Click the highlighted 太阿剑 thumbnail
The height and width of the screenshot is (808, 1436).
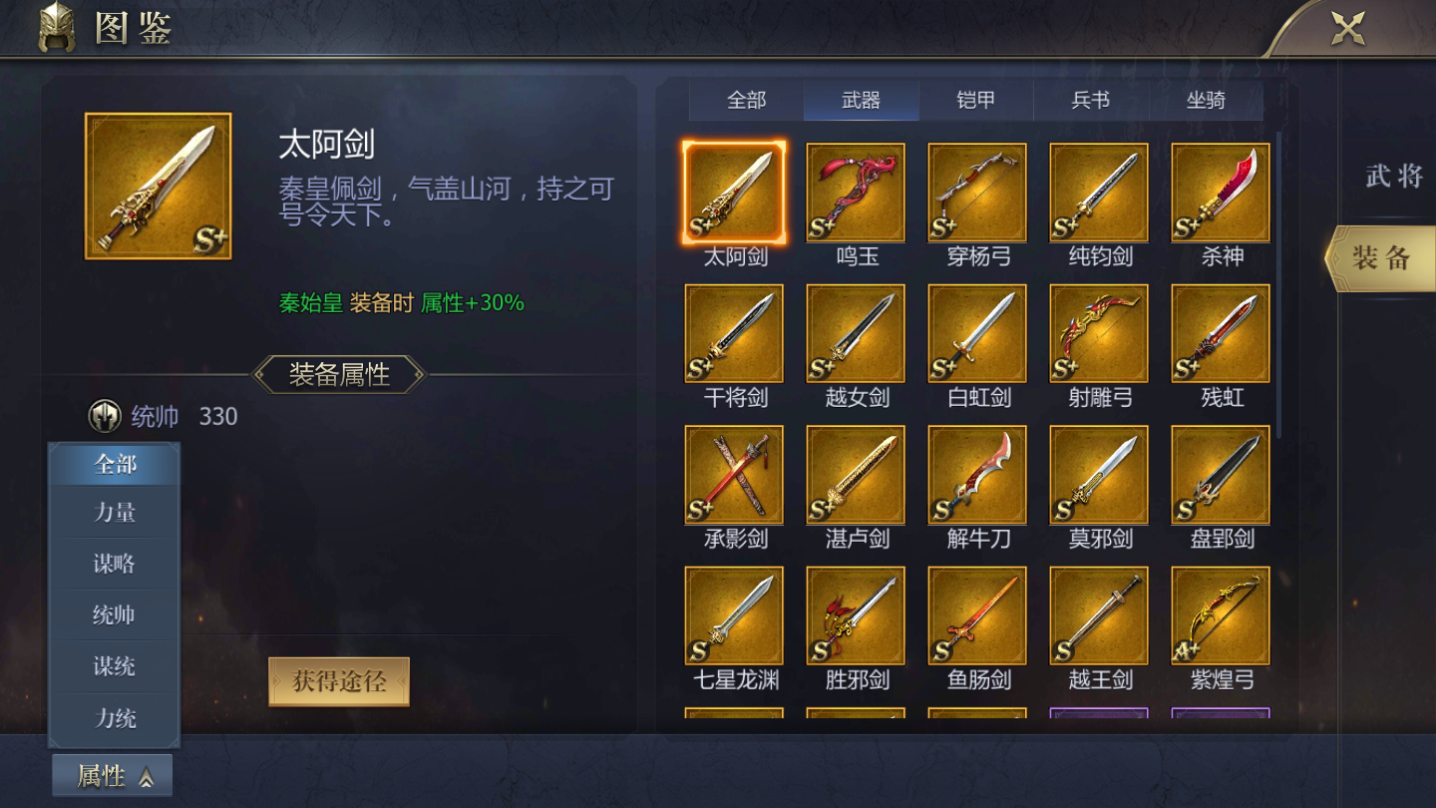(x=733, y=192)
